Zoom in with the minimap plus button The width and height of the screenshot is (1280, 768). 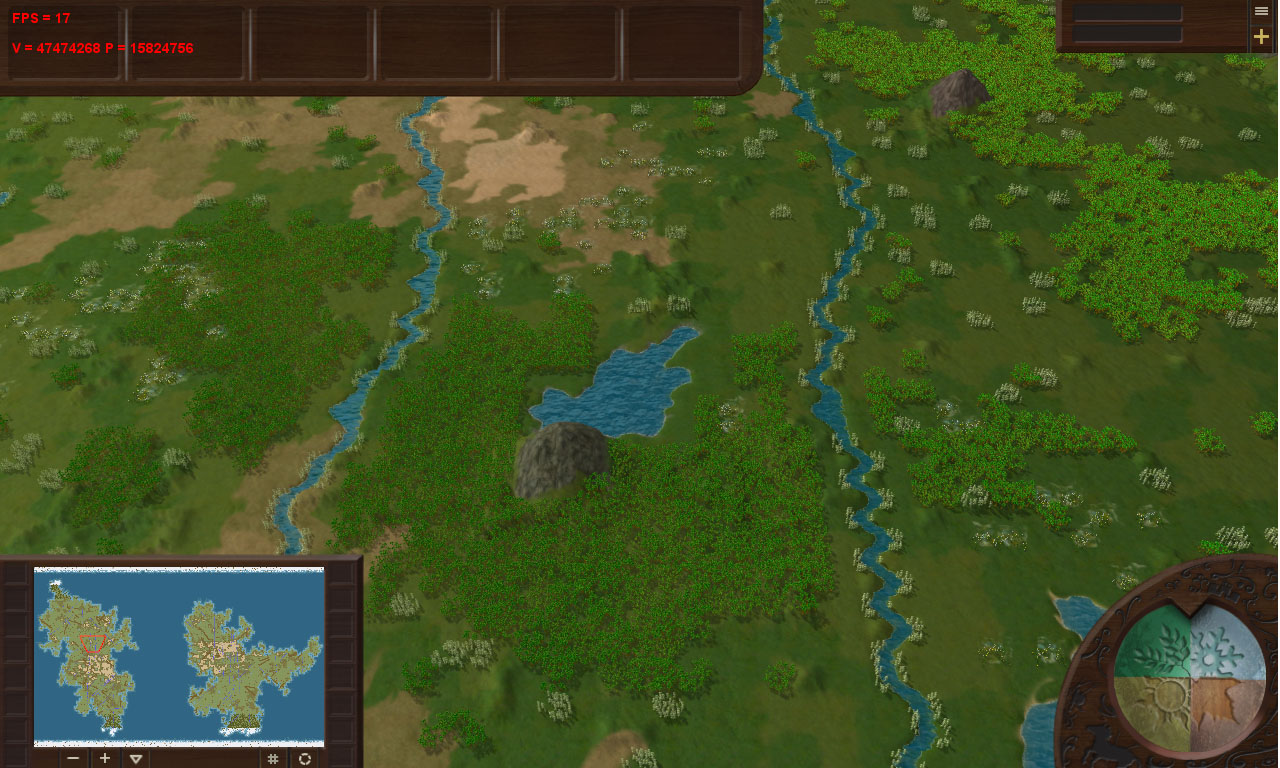104,758
